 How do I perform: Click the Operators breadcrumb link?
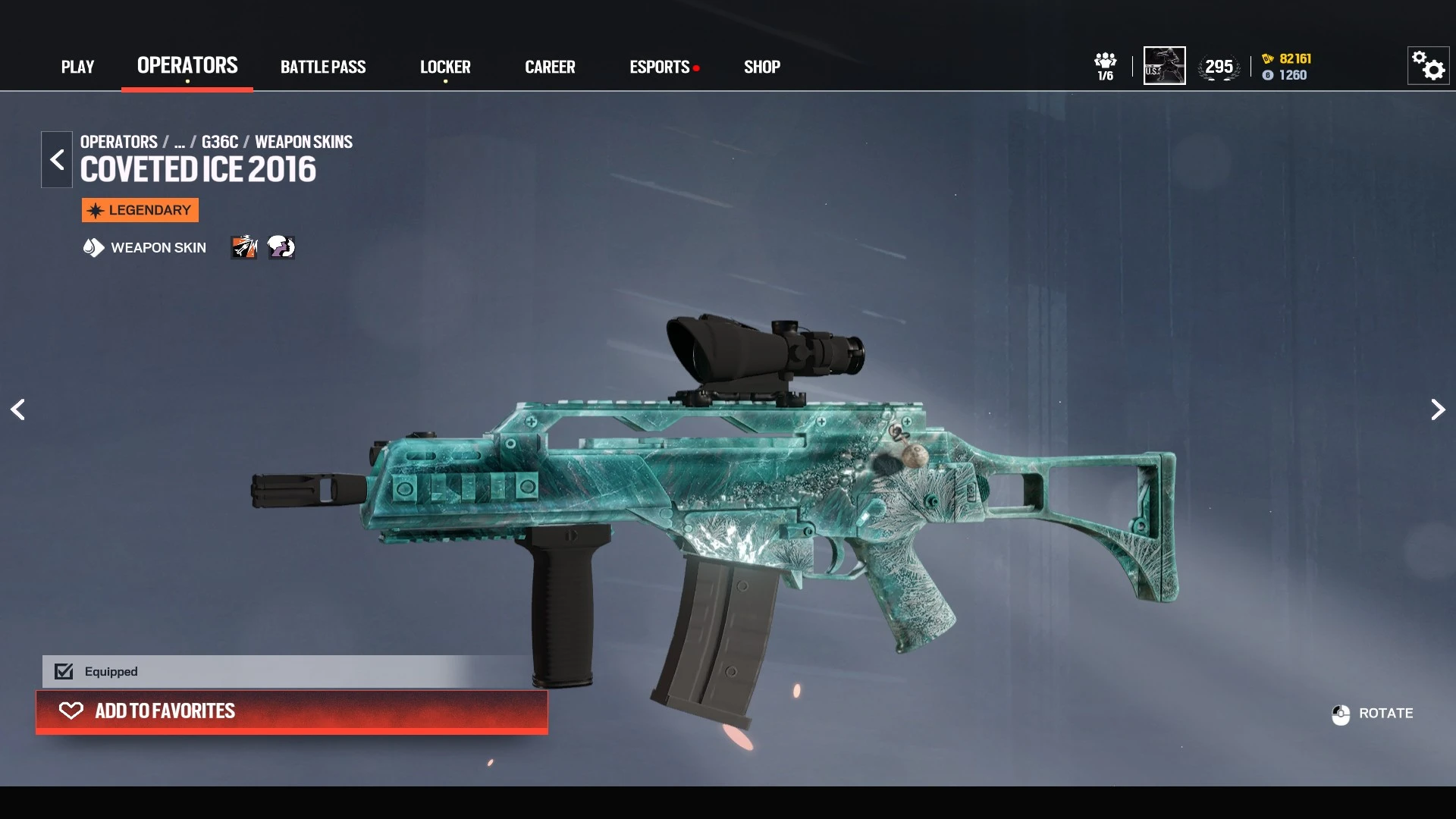(119, 142)
